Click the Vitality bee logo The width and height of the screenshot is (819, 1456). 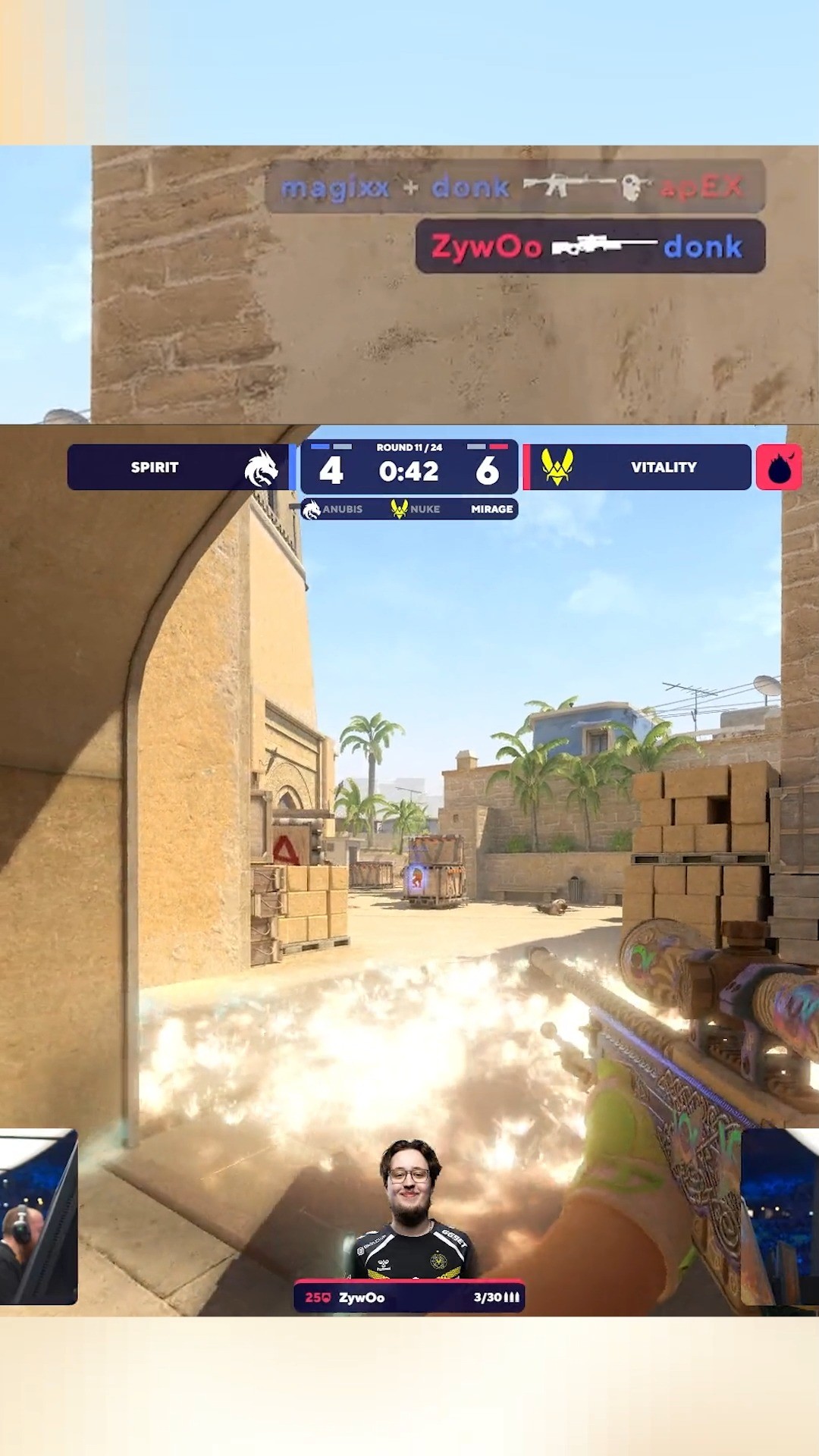point(557,467)
